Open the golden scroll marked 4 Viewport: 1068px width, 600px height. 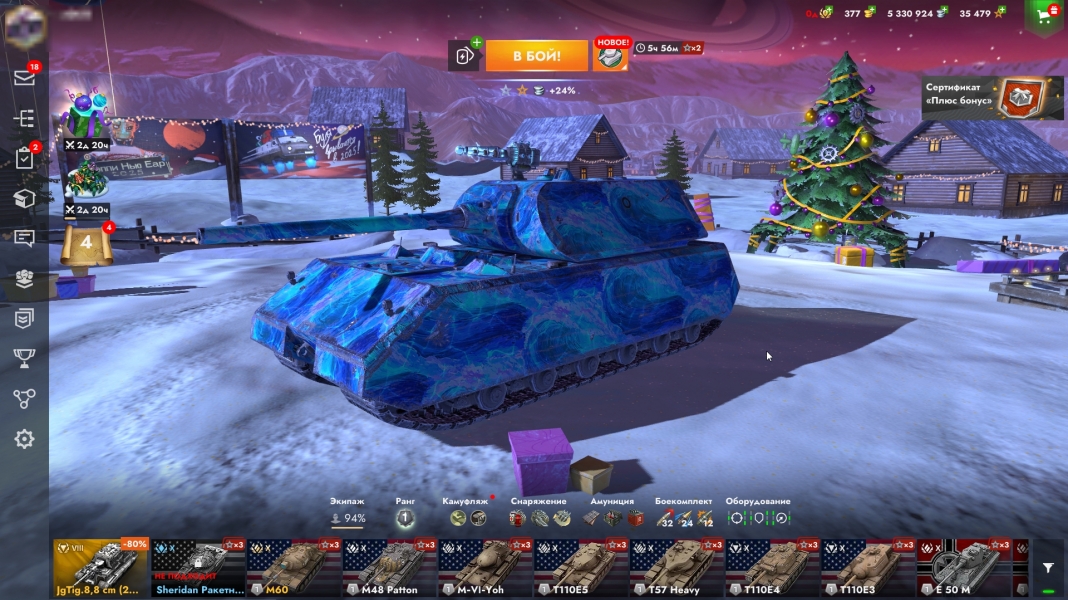(86, 244)
